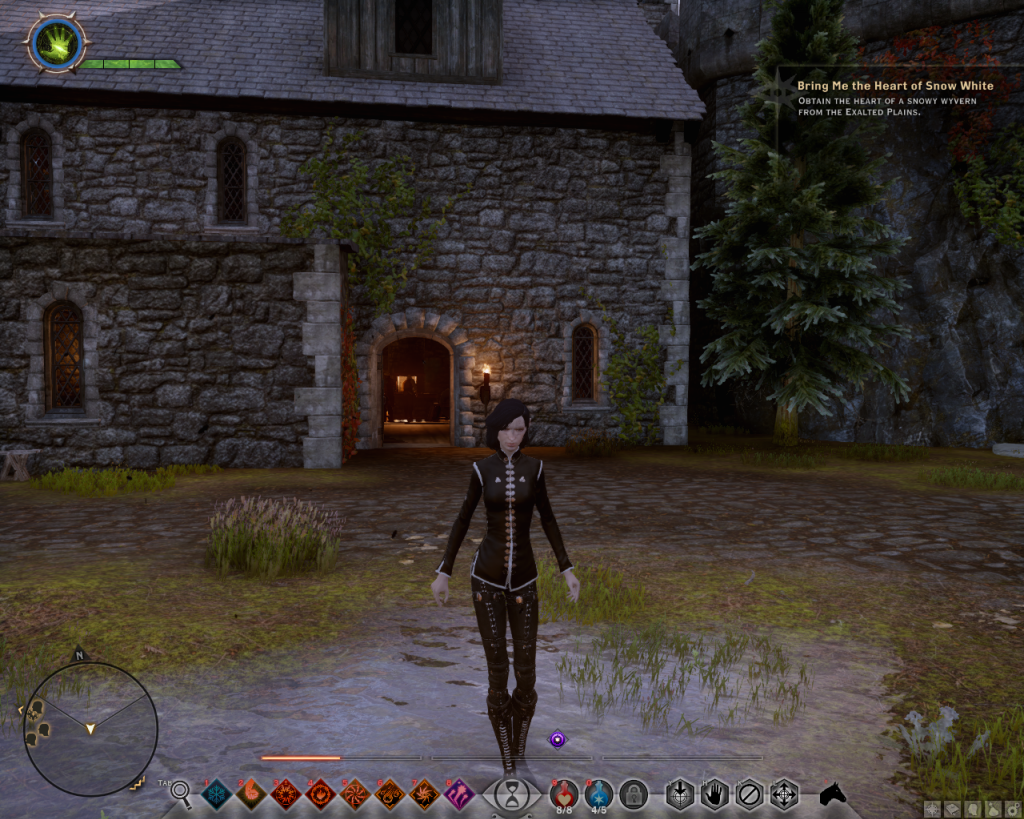Open the circular minimap

click(90, 729)
